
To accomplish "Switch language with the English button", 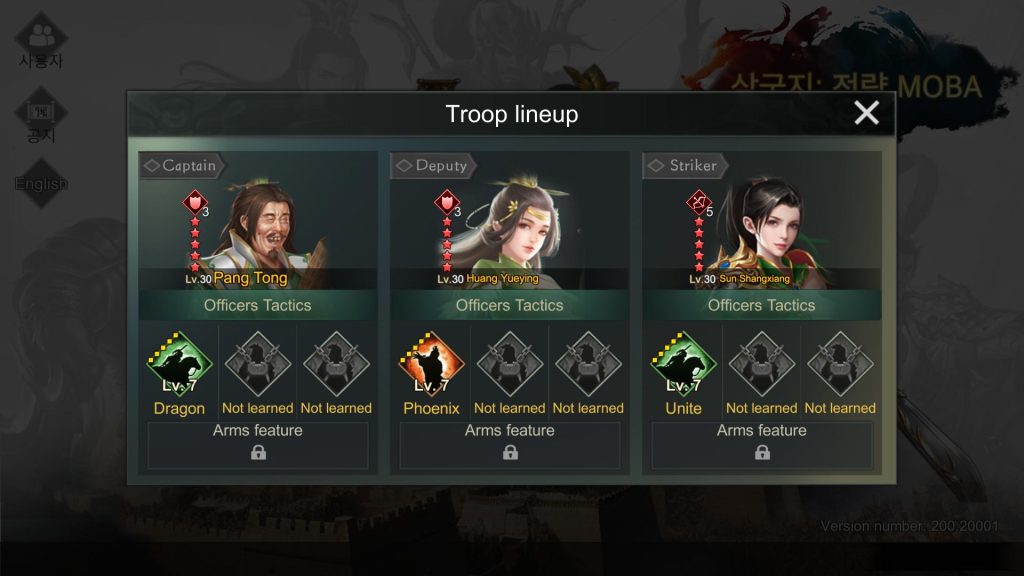I will 41,184.
